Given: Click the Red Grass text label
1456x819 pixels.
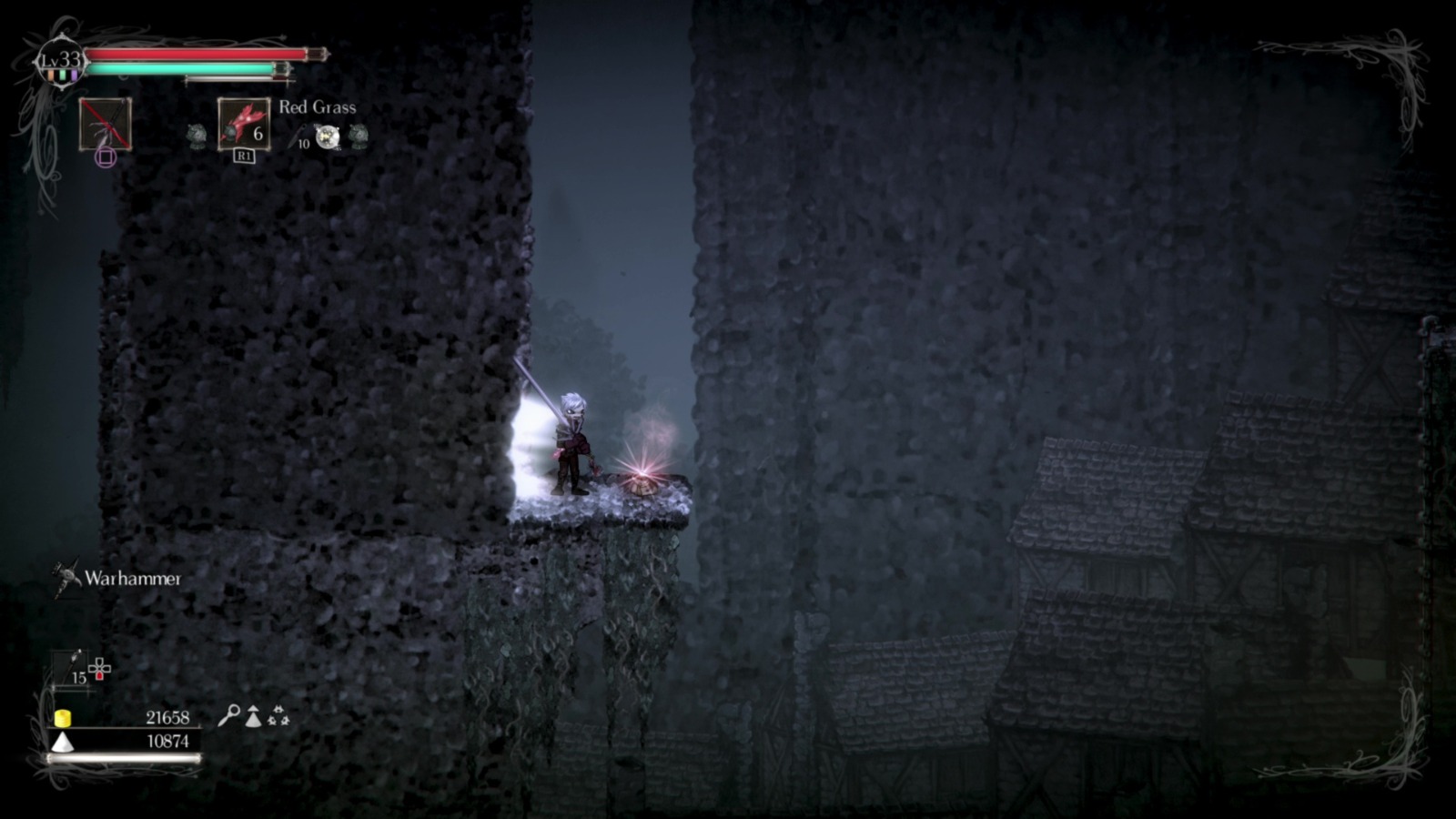Looking at the screenshot, I should 317,107.
